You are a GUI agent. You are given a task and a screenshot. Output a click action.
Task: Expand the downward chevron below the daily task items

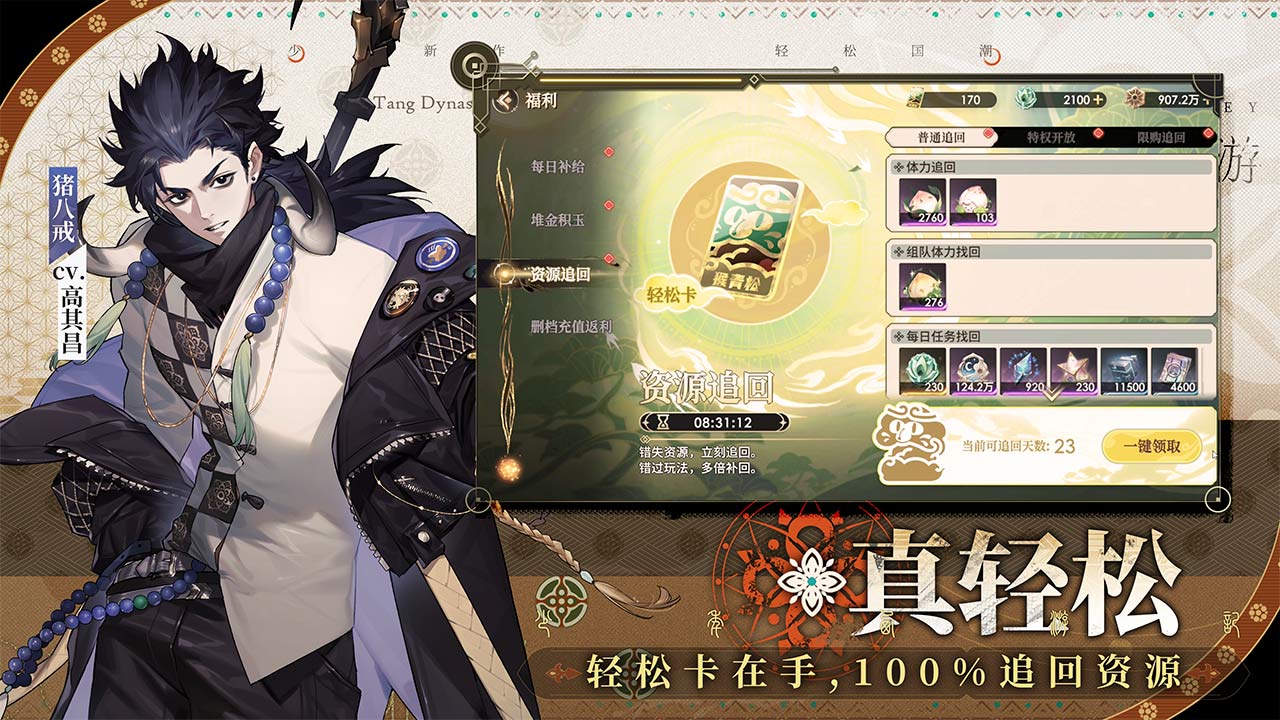pos(1050,394)
